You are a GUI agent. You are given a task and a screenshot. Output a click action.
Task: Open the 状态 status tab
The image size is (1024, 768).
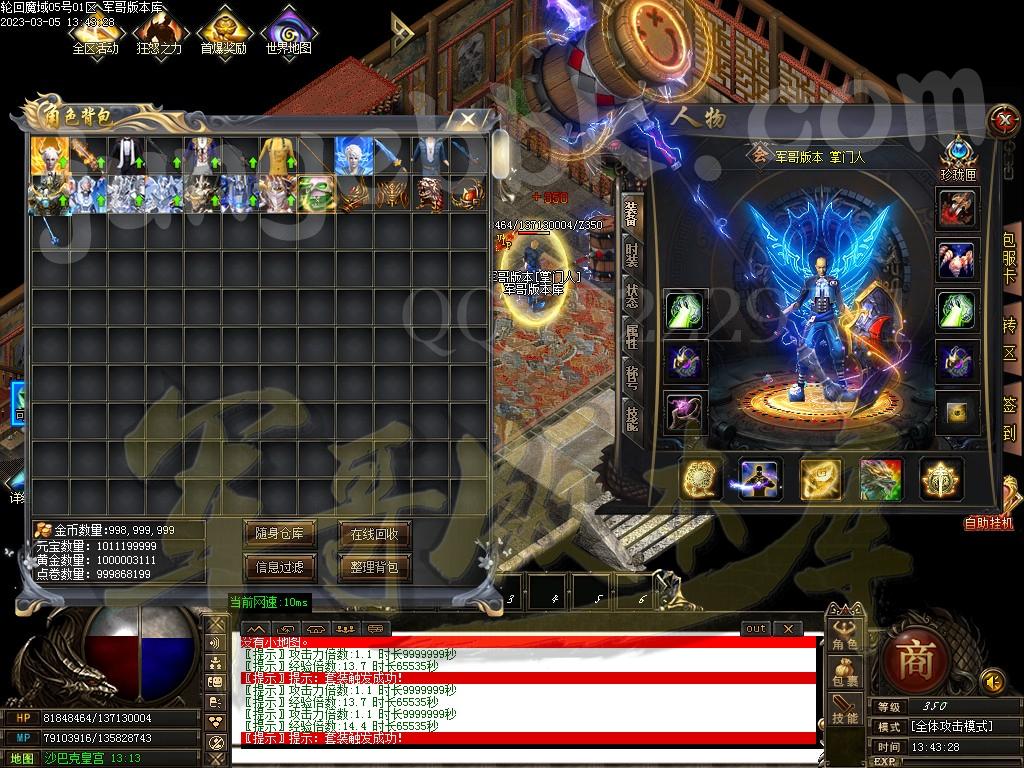coord(631,296)
